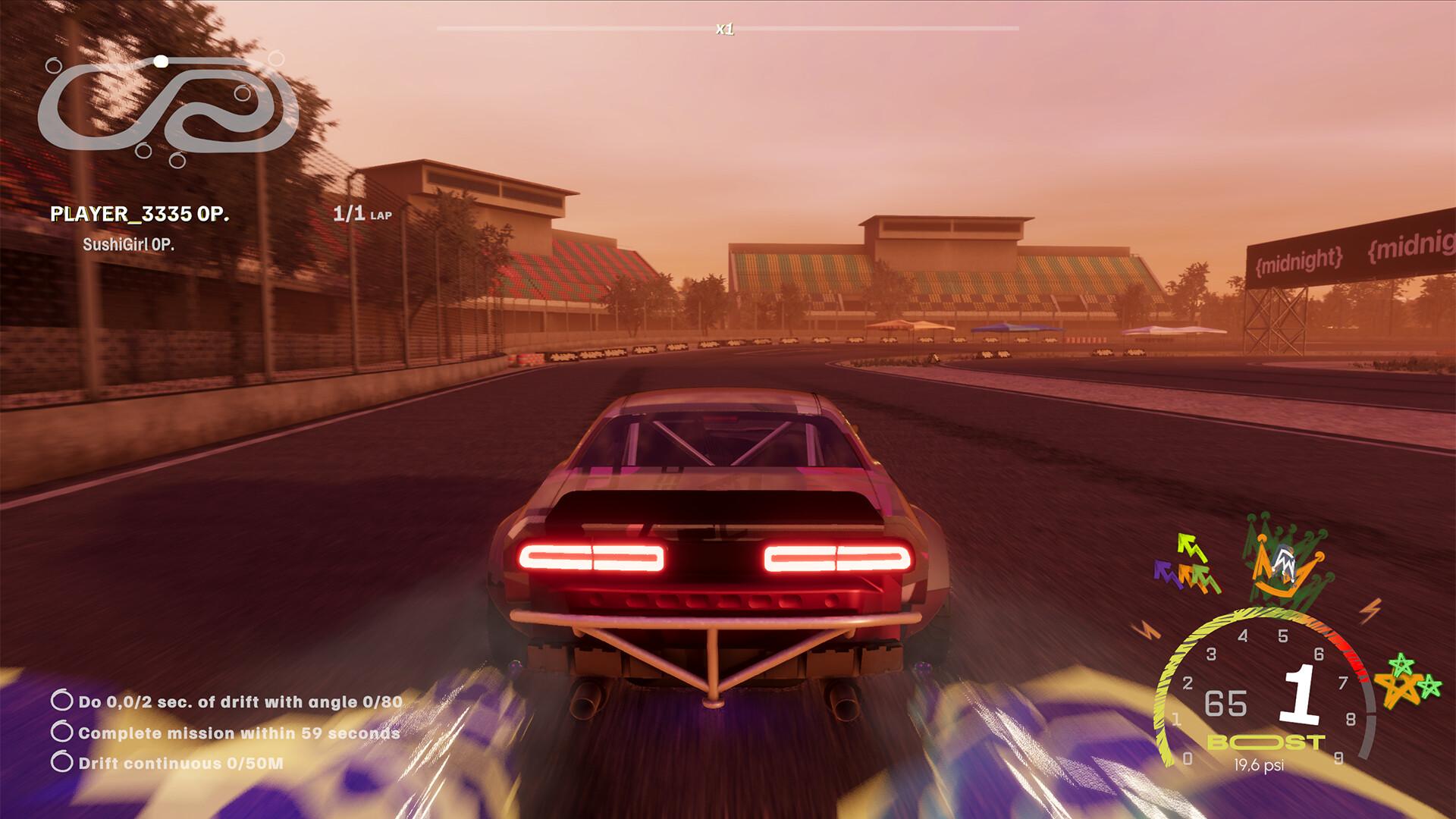
Task: Click the PLAYER_3335 OP. name entry
Action: 139,214
